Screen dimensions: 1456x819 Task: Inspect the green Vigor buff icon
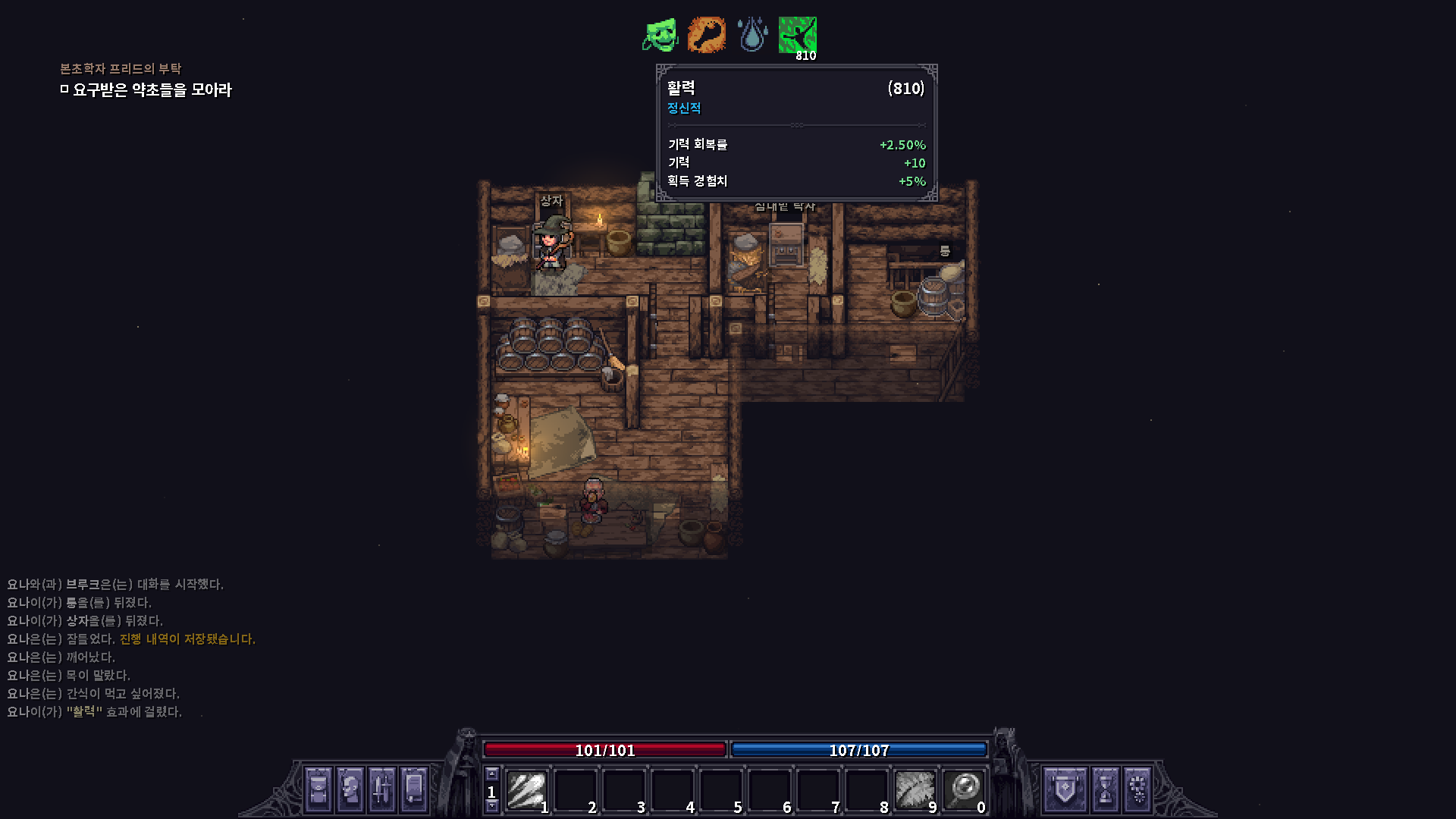coord(798,35)
